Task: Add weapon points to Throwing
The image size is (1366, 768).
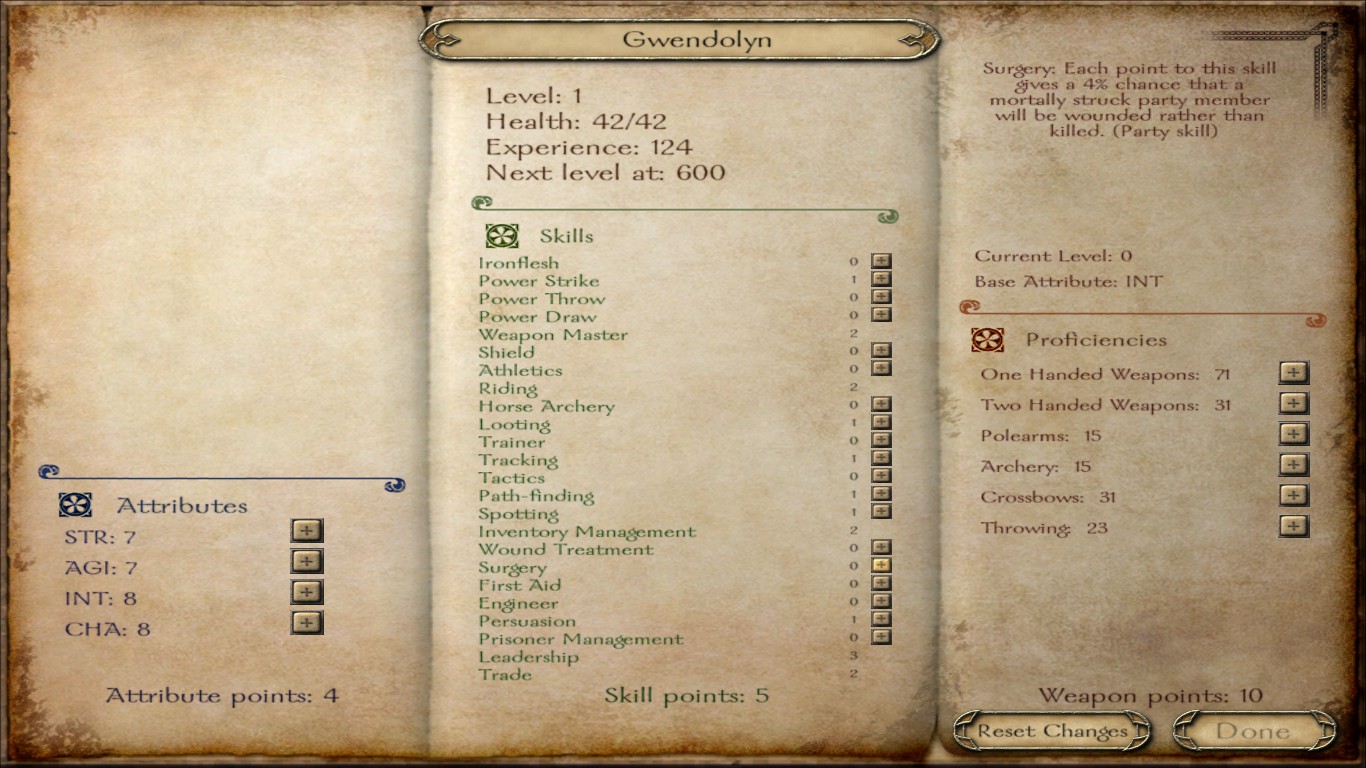Action: pyautogui.click(x=1294, y=526)
